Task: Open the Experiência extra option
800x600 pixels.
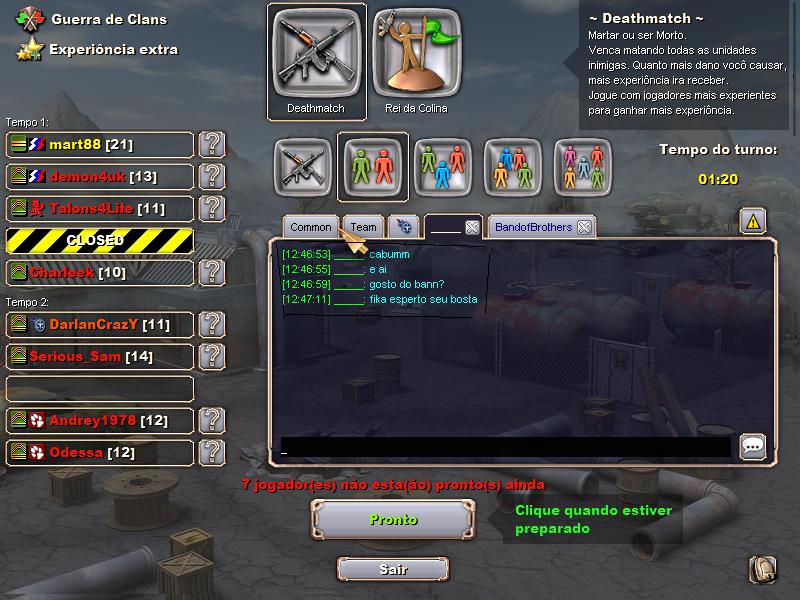Action: (113, 49)
